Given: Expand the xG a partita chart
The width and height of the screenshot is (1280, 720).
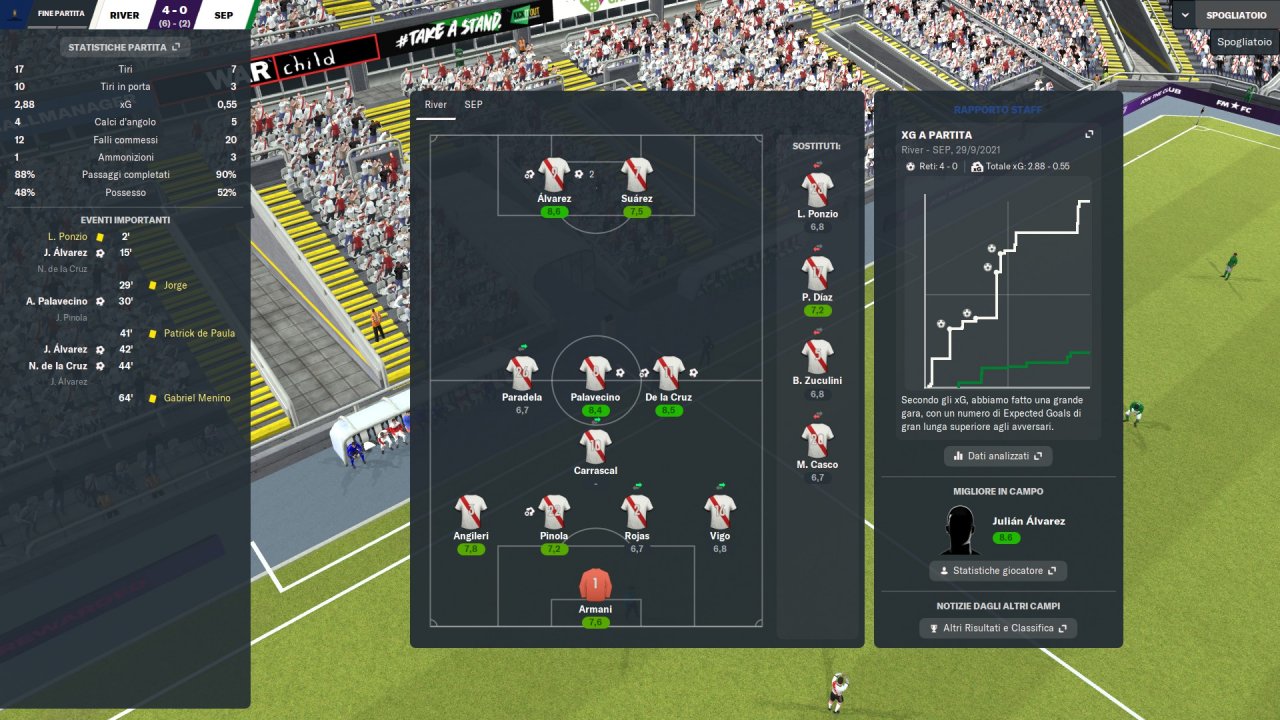Looking at the screenshot, I should click(x=1089, y=135).
